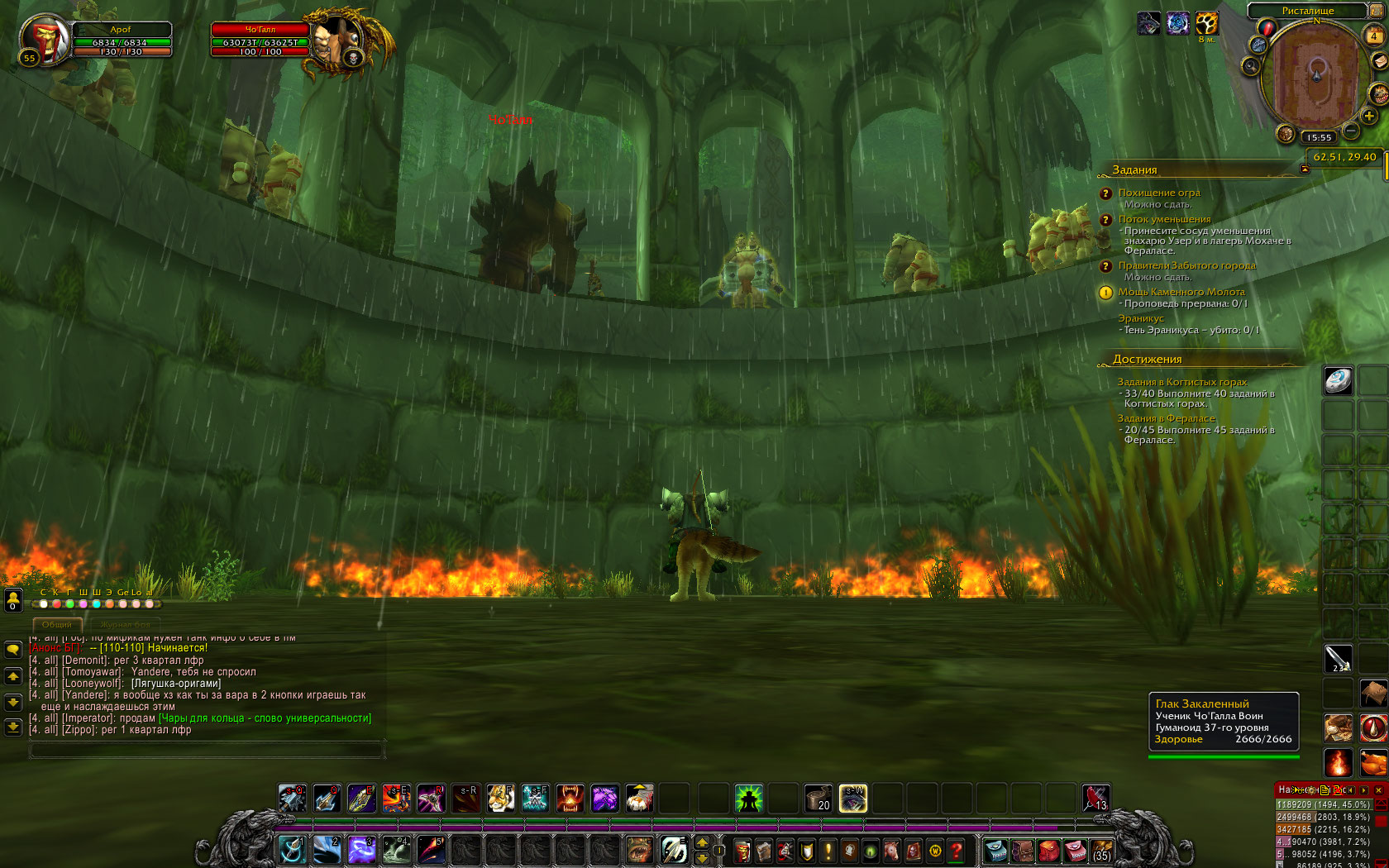Open quest Мощь Каменного Молота
Screen dimensions: 1389x868
click(x=1181, y=292)
